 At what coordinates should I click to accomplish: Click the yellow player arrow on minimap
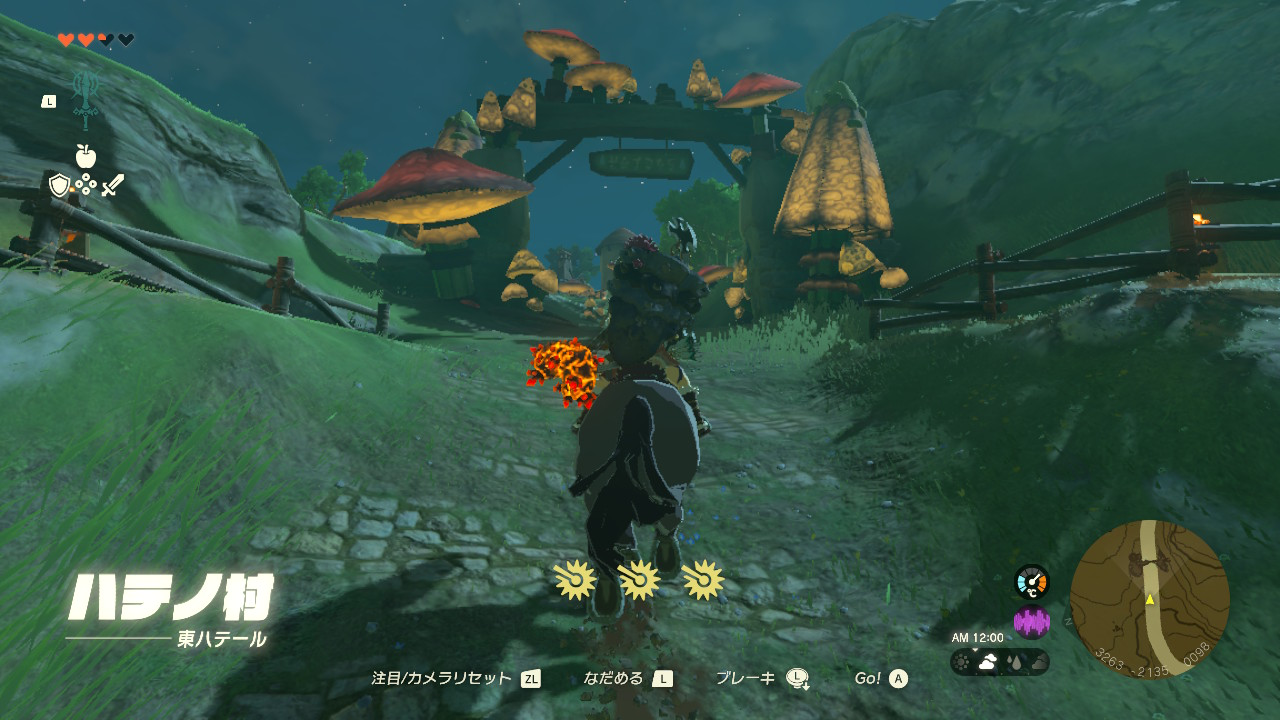(x=1152, y=601)
